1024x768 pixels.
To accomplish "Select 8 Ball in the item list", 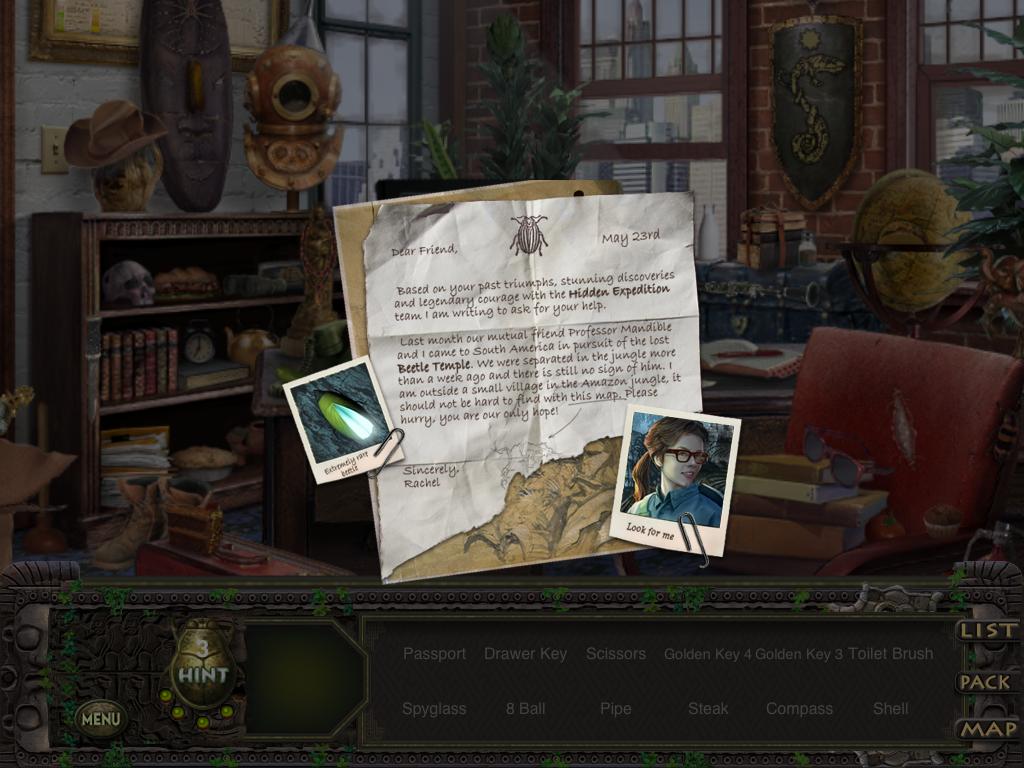I will [x=525, y=709].
